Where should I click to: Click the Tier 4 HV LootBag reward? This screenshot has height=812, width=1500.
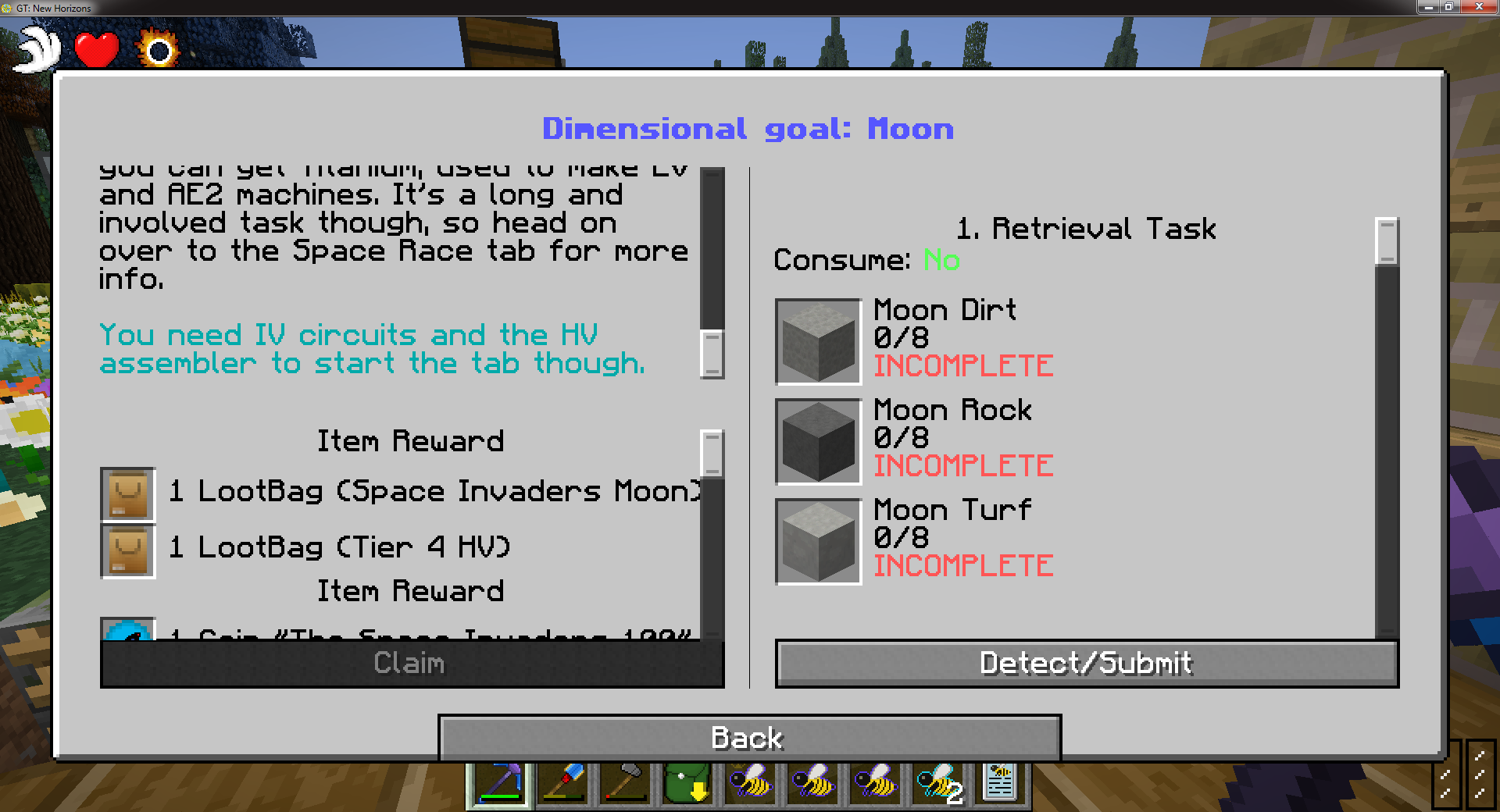click(128, 550)
